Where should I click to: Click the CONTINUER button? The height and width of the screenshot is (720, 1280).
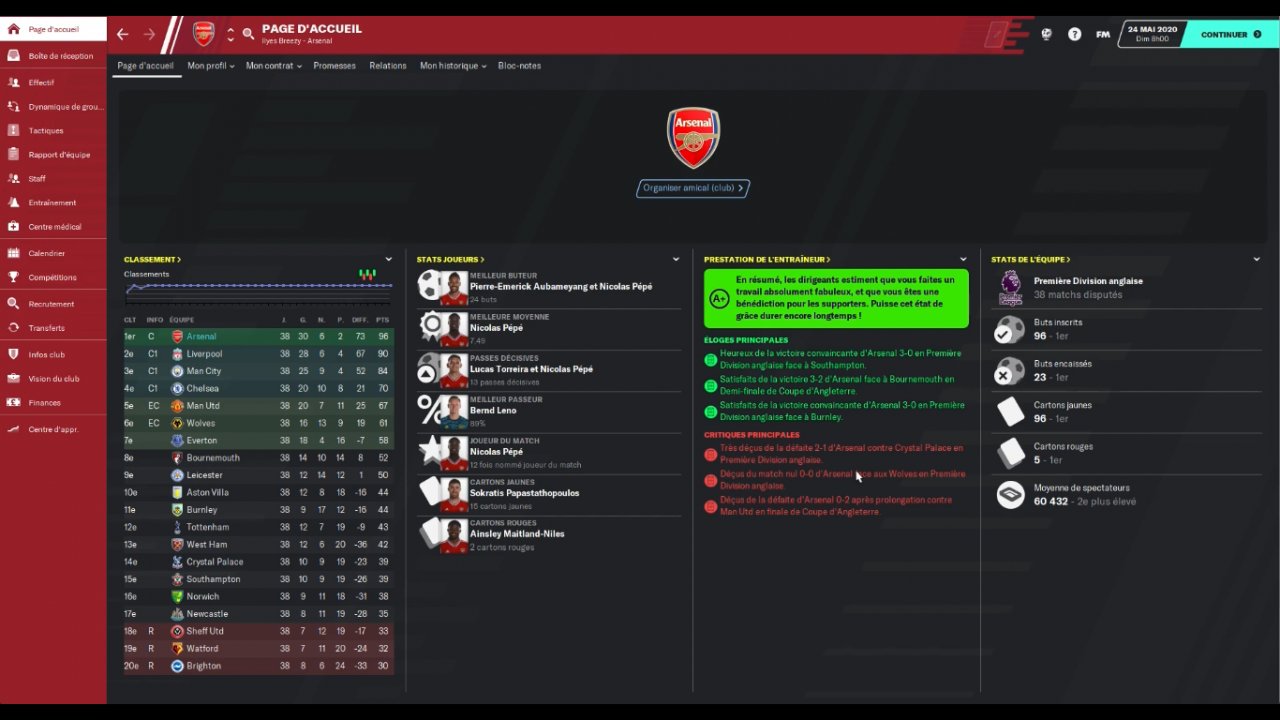[1230, 34]
